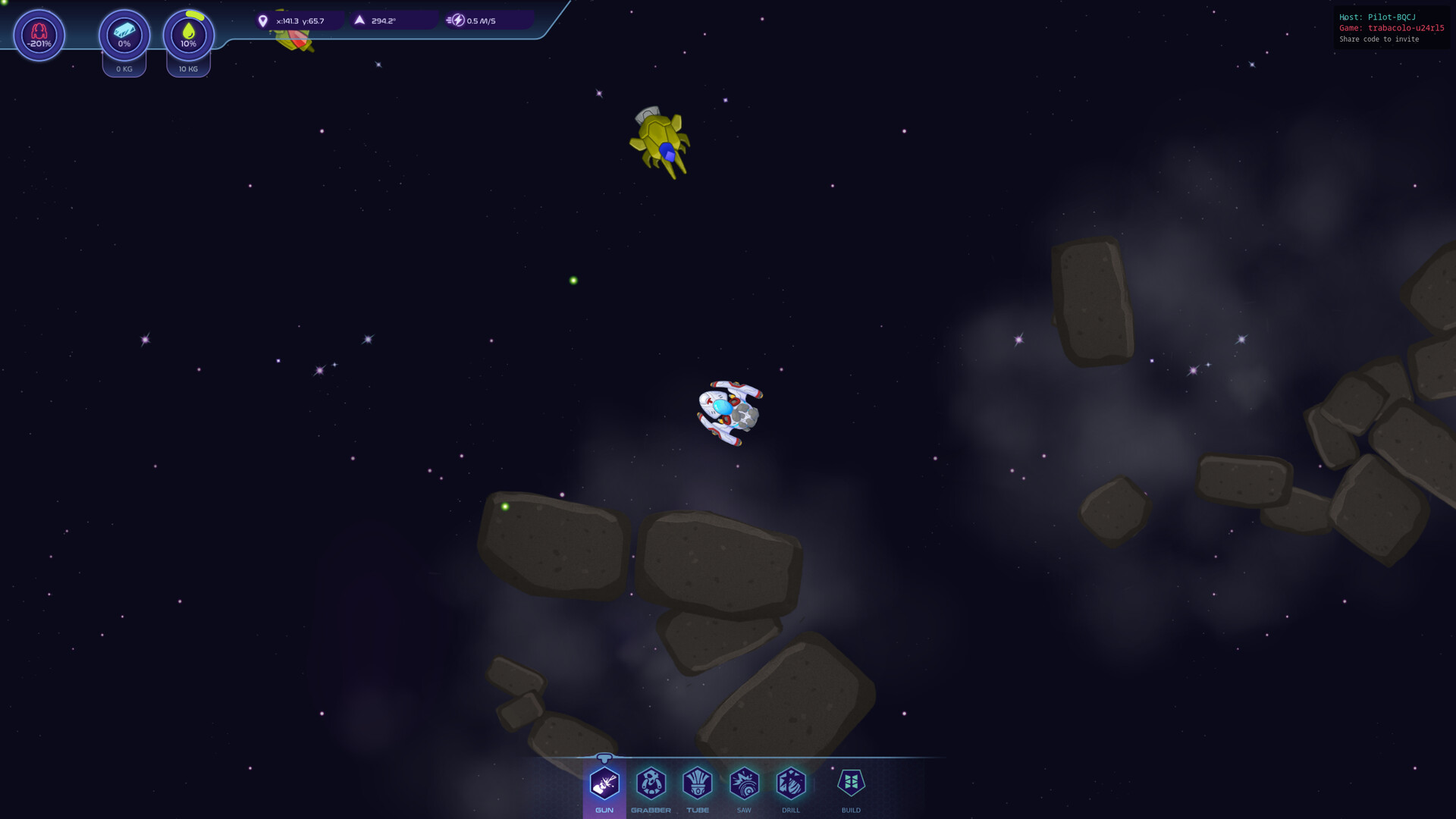Click the trabacolo-u24rl5 game code to copy
Image resolution: width=1456 pixels, height=819 pixels.
1408,28
